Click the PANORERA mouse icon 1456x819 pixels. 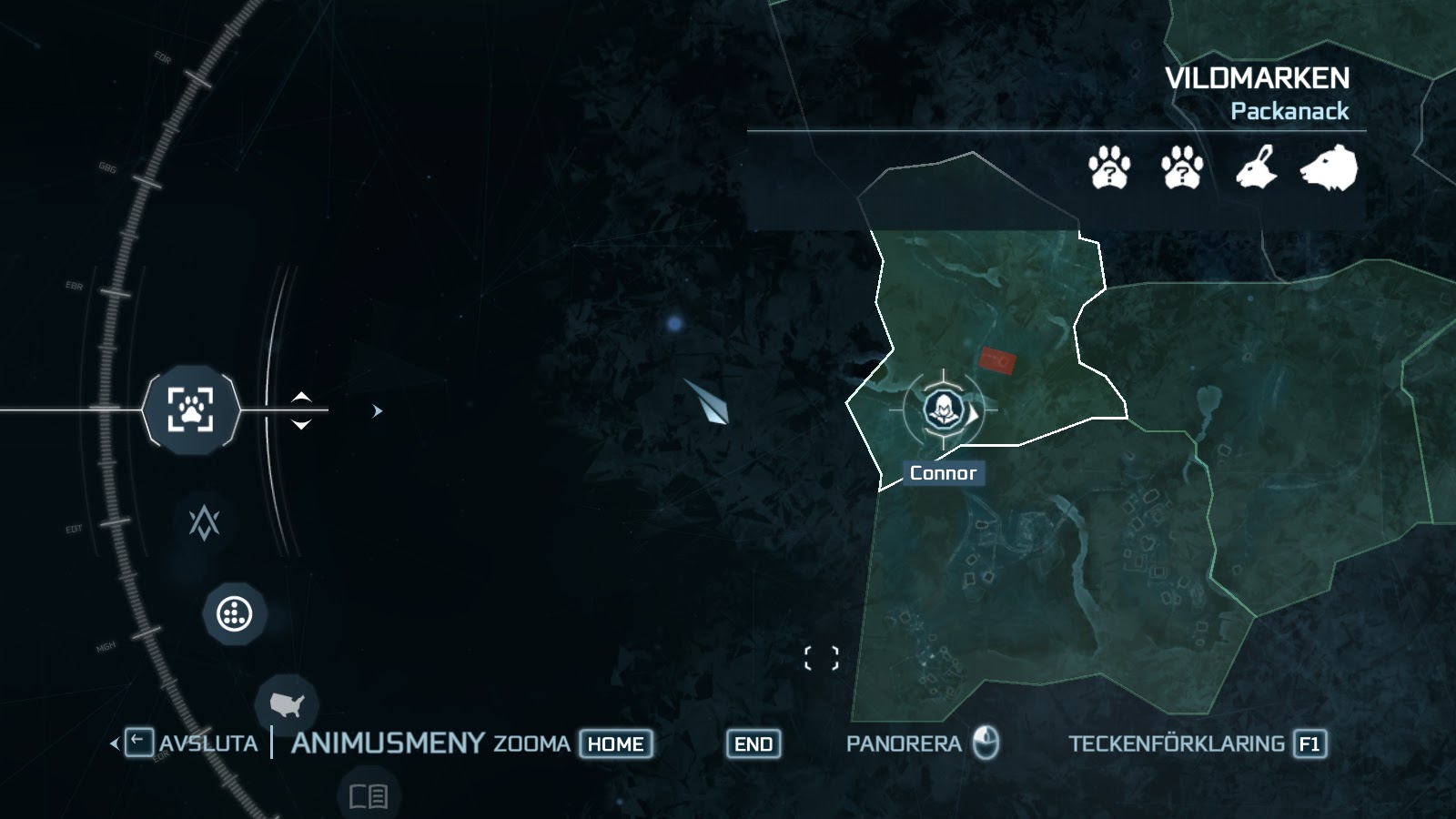pos(987,743)
